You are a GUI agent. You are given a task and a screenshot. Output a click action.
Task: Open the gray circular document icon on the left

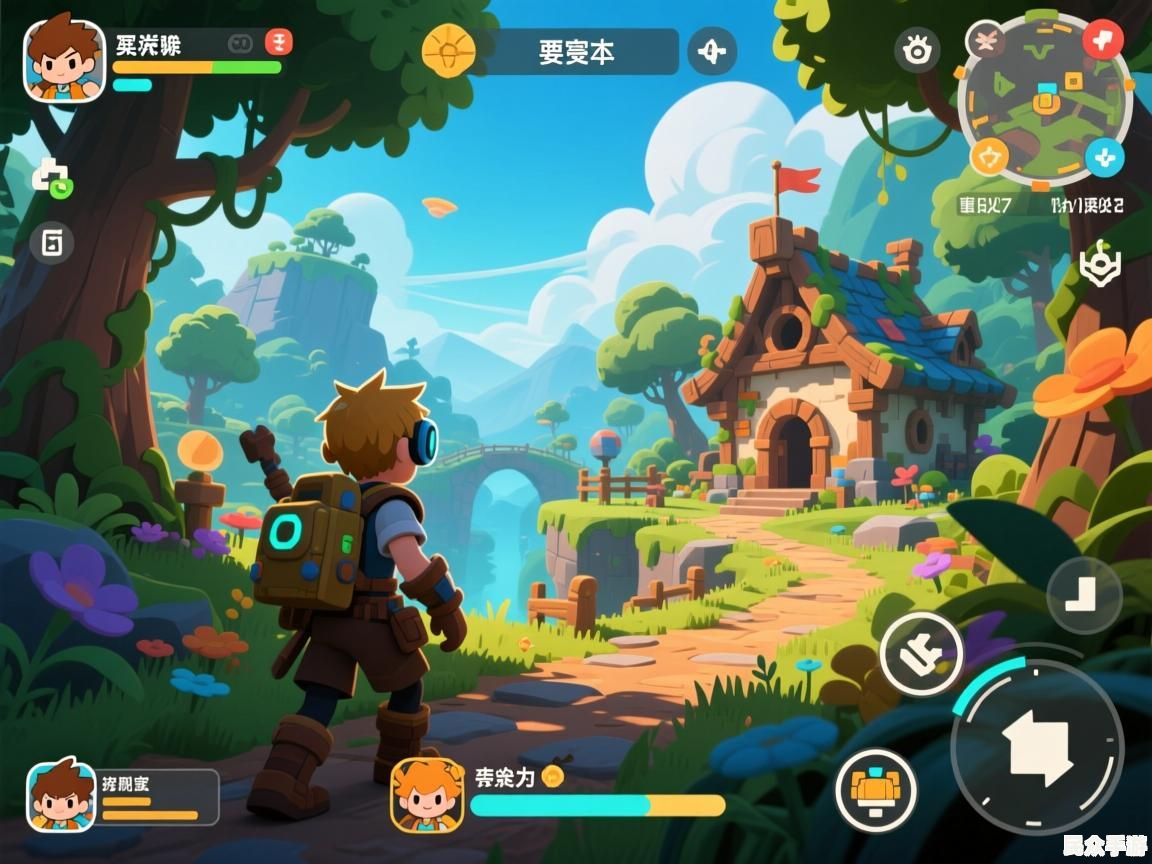click(x=52, y=242)
